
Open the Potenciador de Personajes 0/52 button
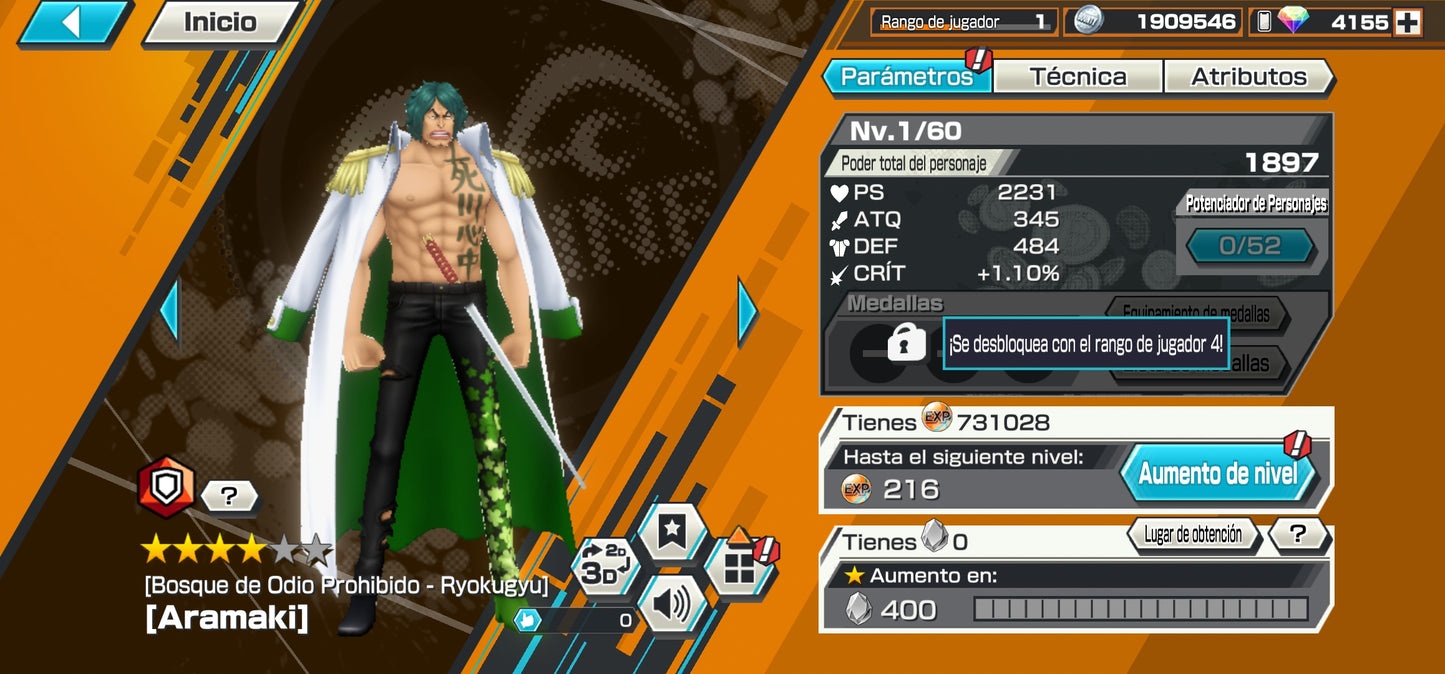tap(1250, 246)
